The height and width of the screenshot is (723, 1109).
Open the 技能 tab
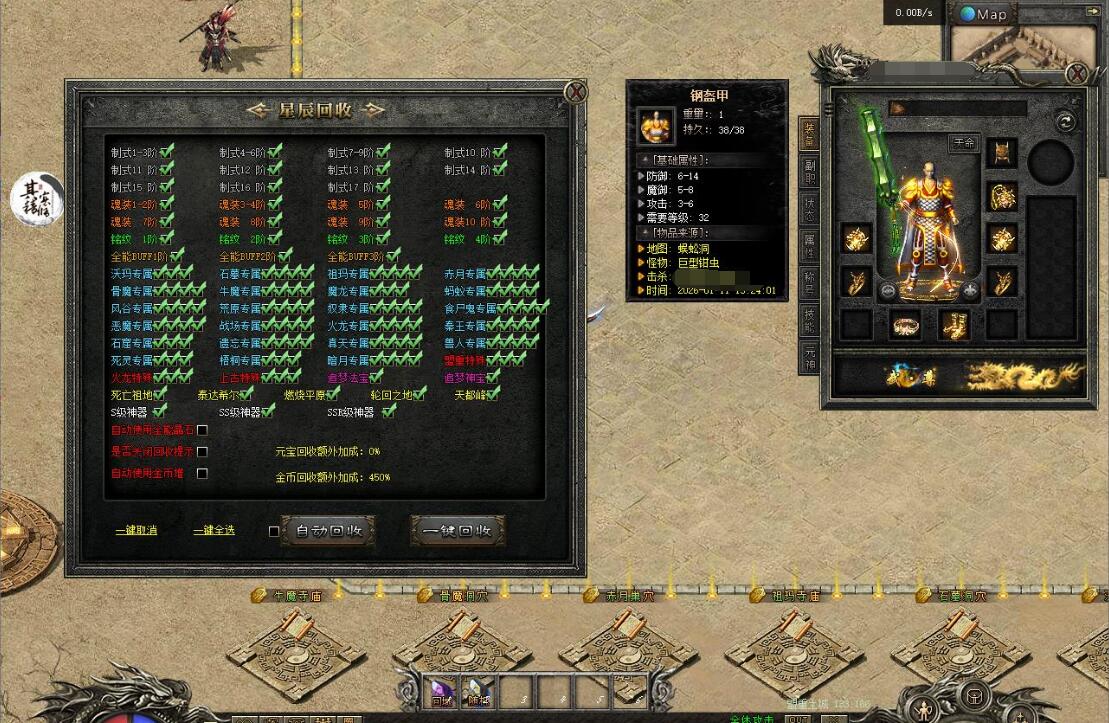810,319
